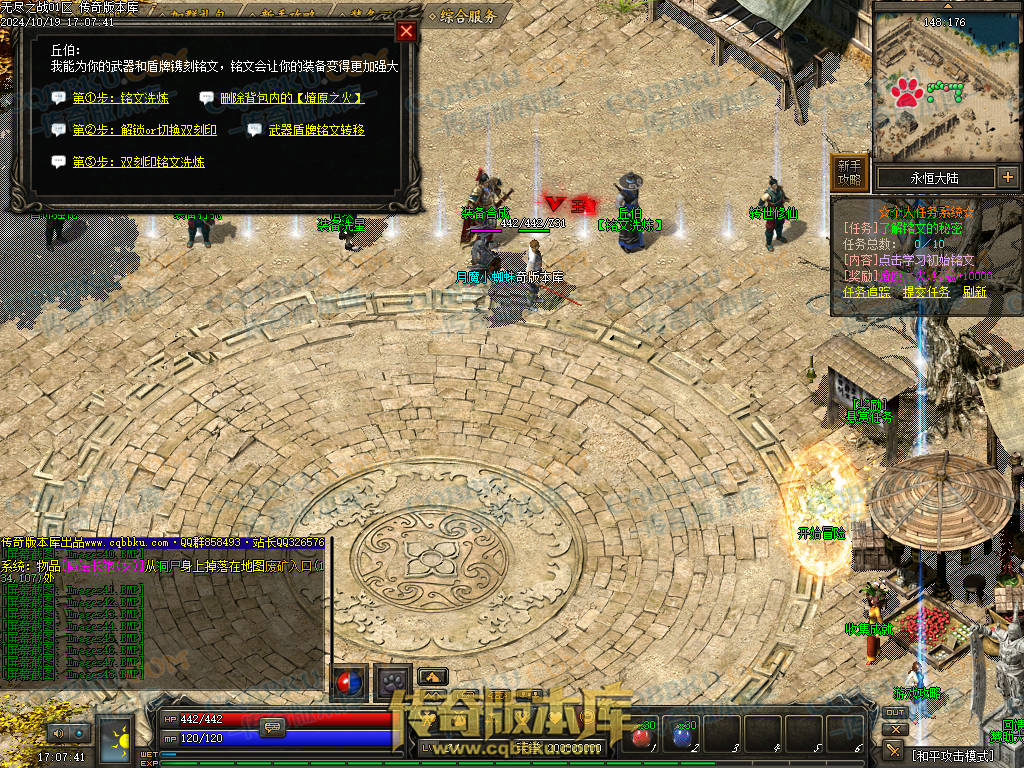
Task: Click 任务追踪 in the quest panel
Action: [x=867, y=292]
